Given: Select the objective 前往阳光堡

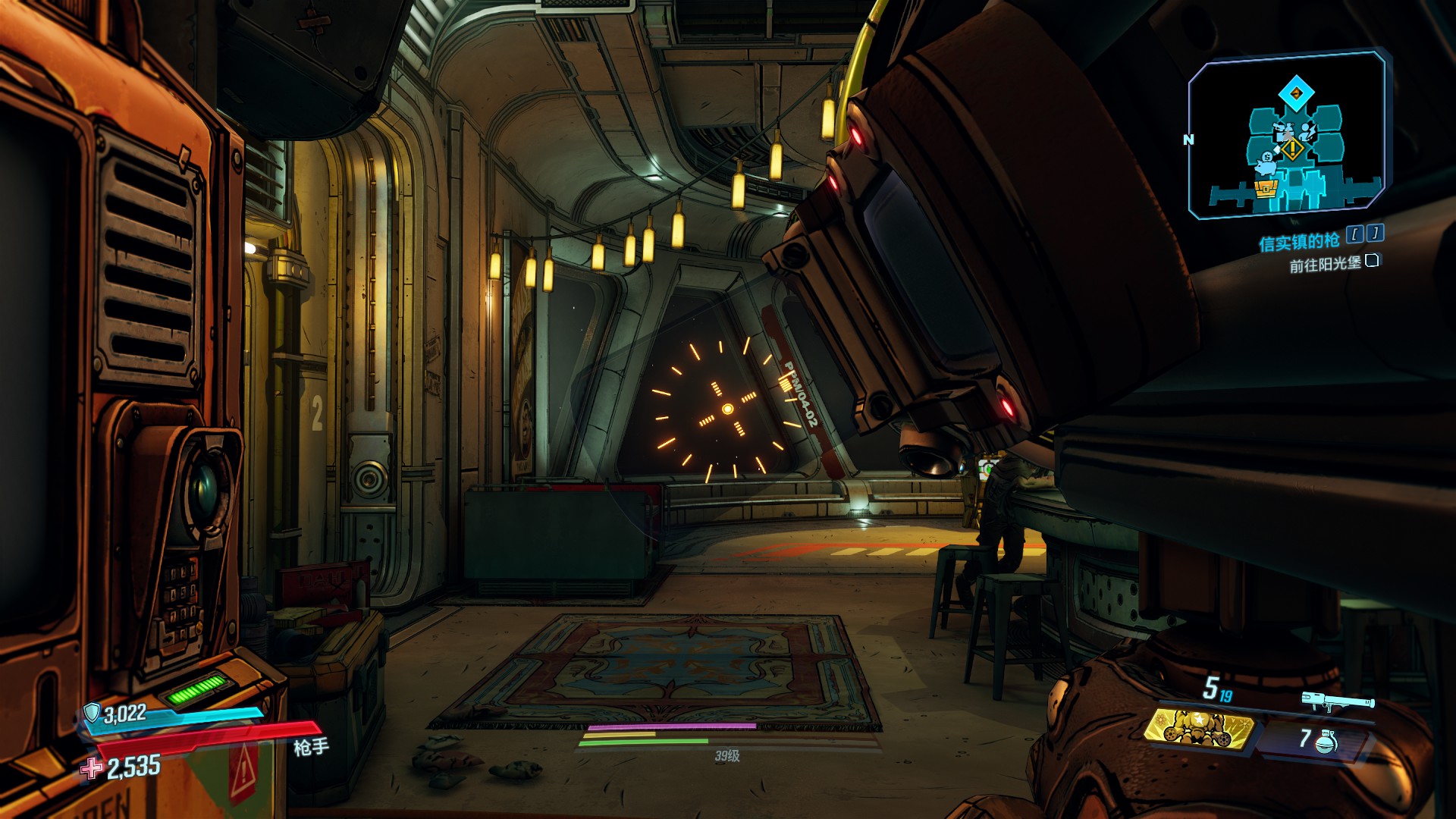Looking at the screenshot, I should pos(1326,265).
